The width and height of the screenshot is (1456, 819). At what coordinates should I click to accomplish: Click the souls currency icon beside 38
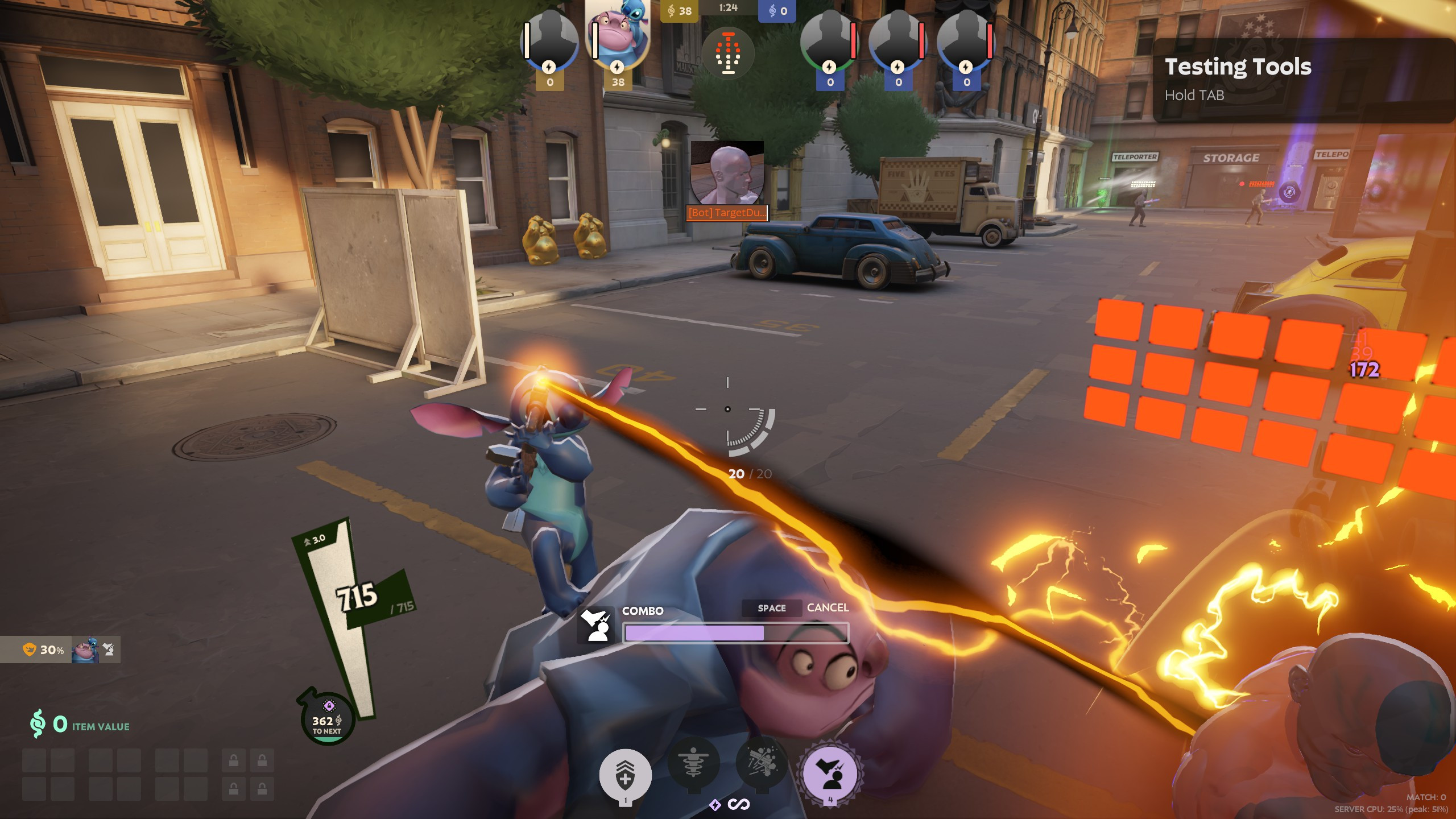[671, 10]
